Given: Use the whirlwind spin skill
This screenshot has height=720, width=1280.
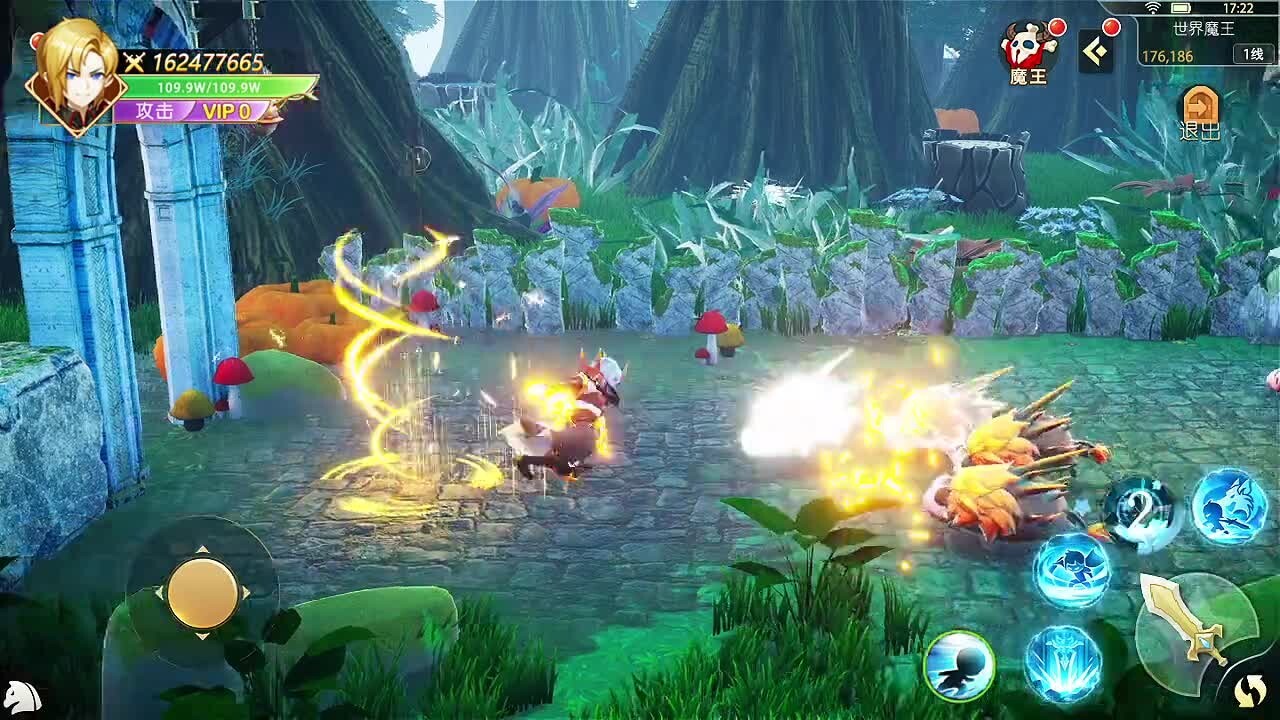Looking at the screenshot, I should (x=1071, y=571).
